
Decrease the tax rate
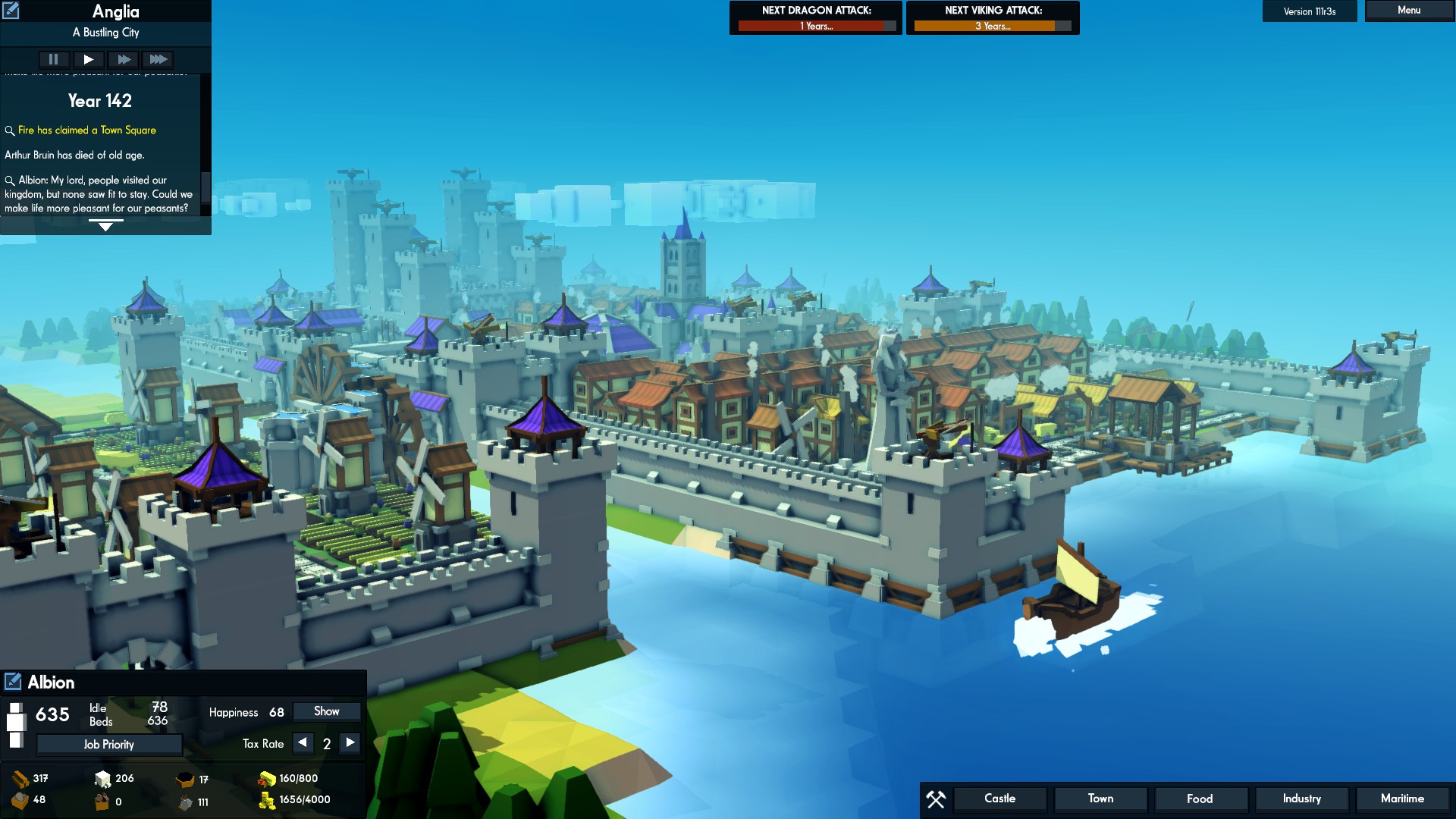point(303,743)
